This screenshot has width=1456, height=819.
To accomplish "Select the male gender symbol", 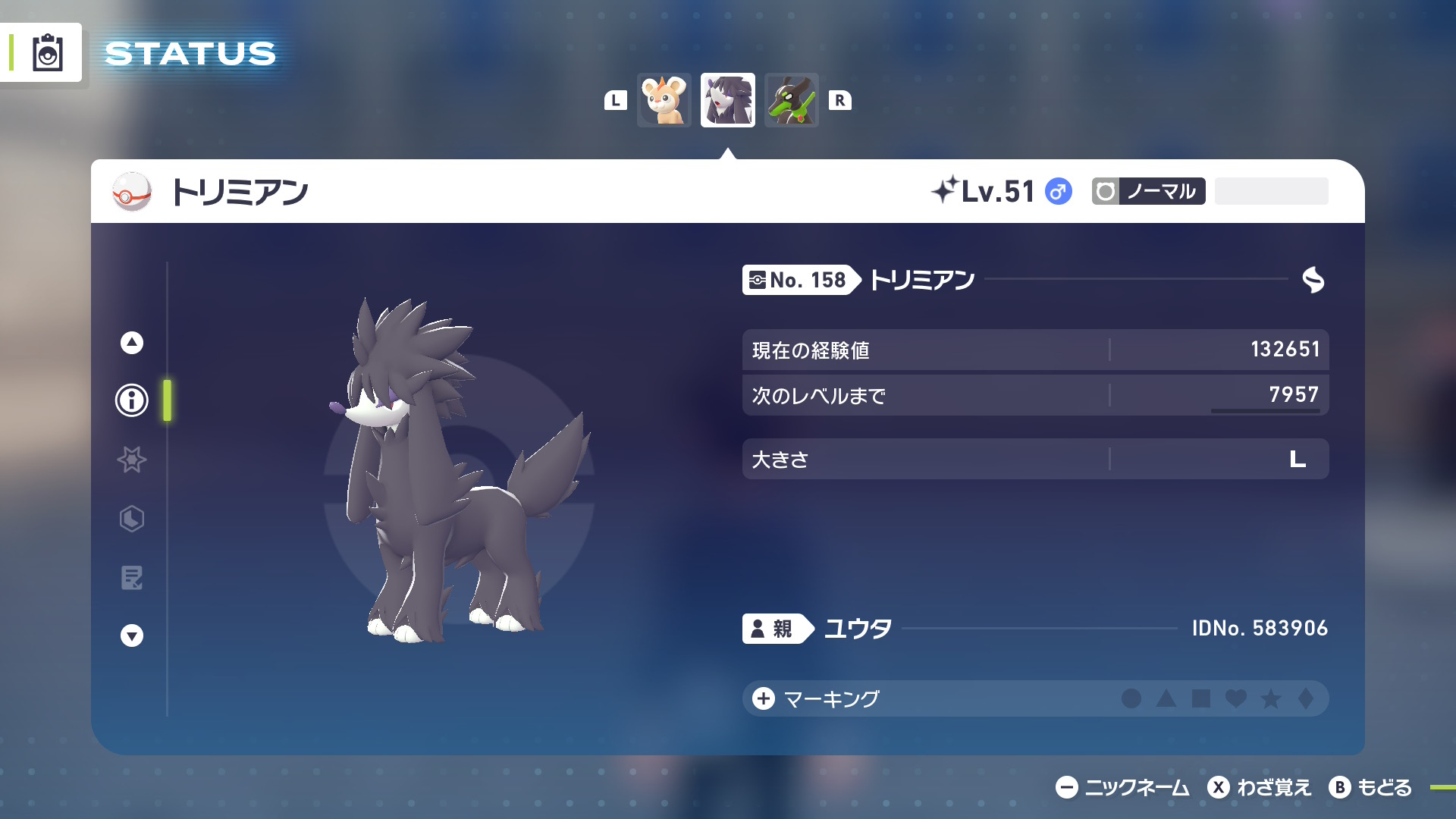I will [x=1057, y=192].
